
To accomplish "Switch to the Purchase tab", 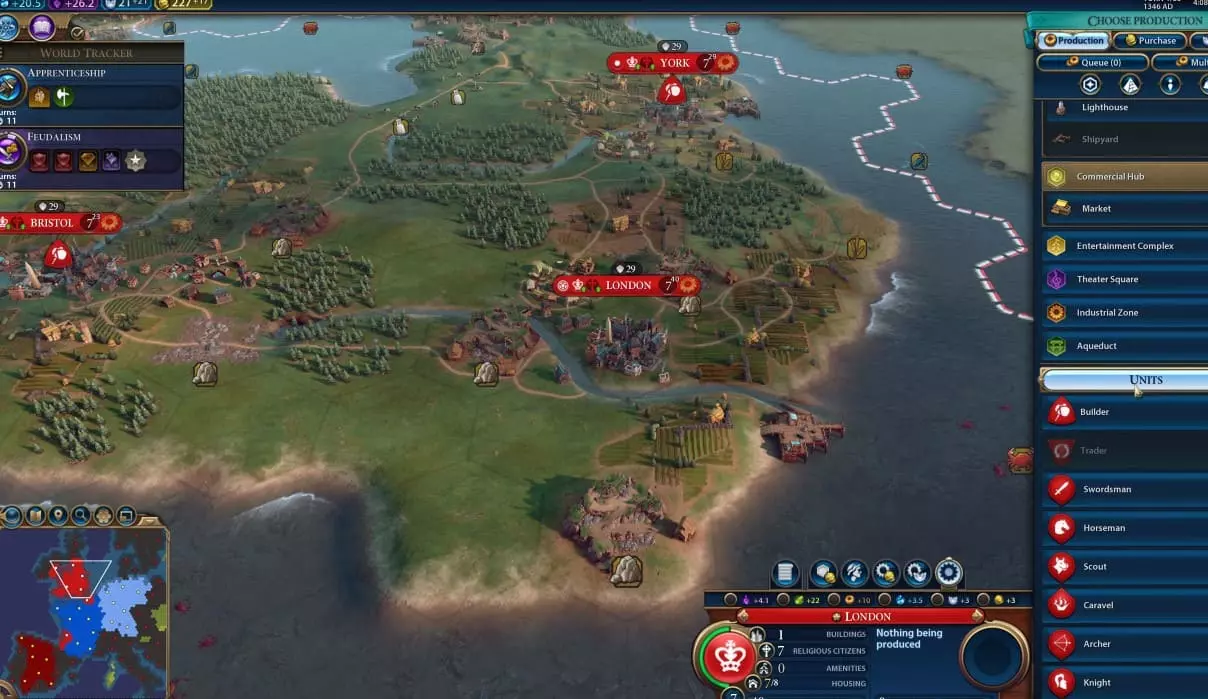I will pos(1149,41).
